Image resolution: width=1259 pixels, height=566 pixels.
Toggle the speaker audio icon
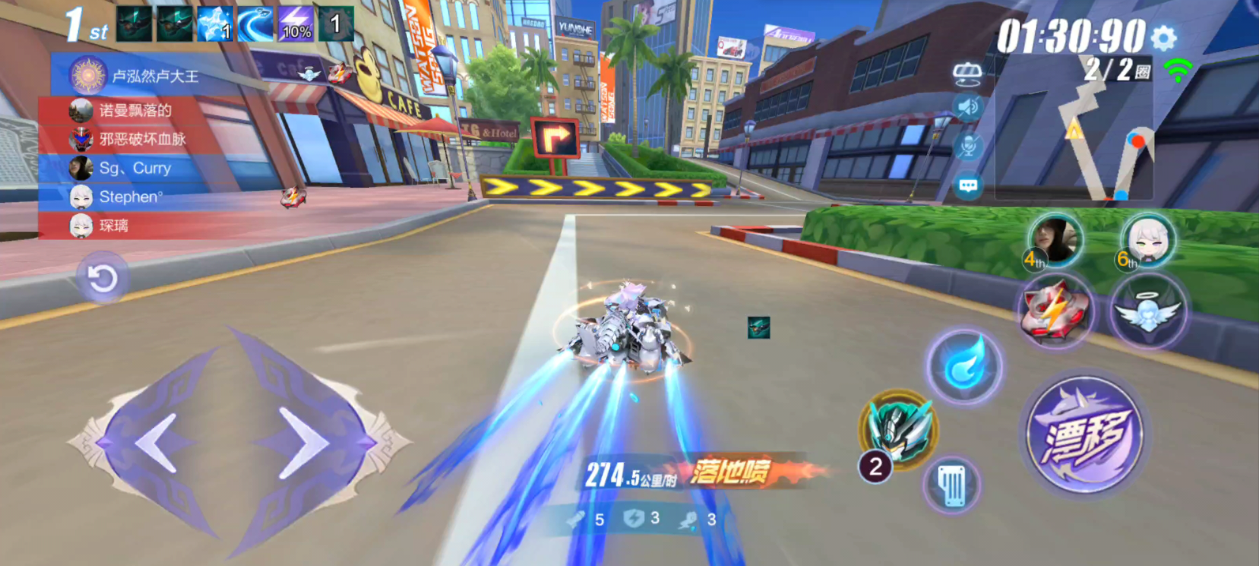(968, 107)
